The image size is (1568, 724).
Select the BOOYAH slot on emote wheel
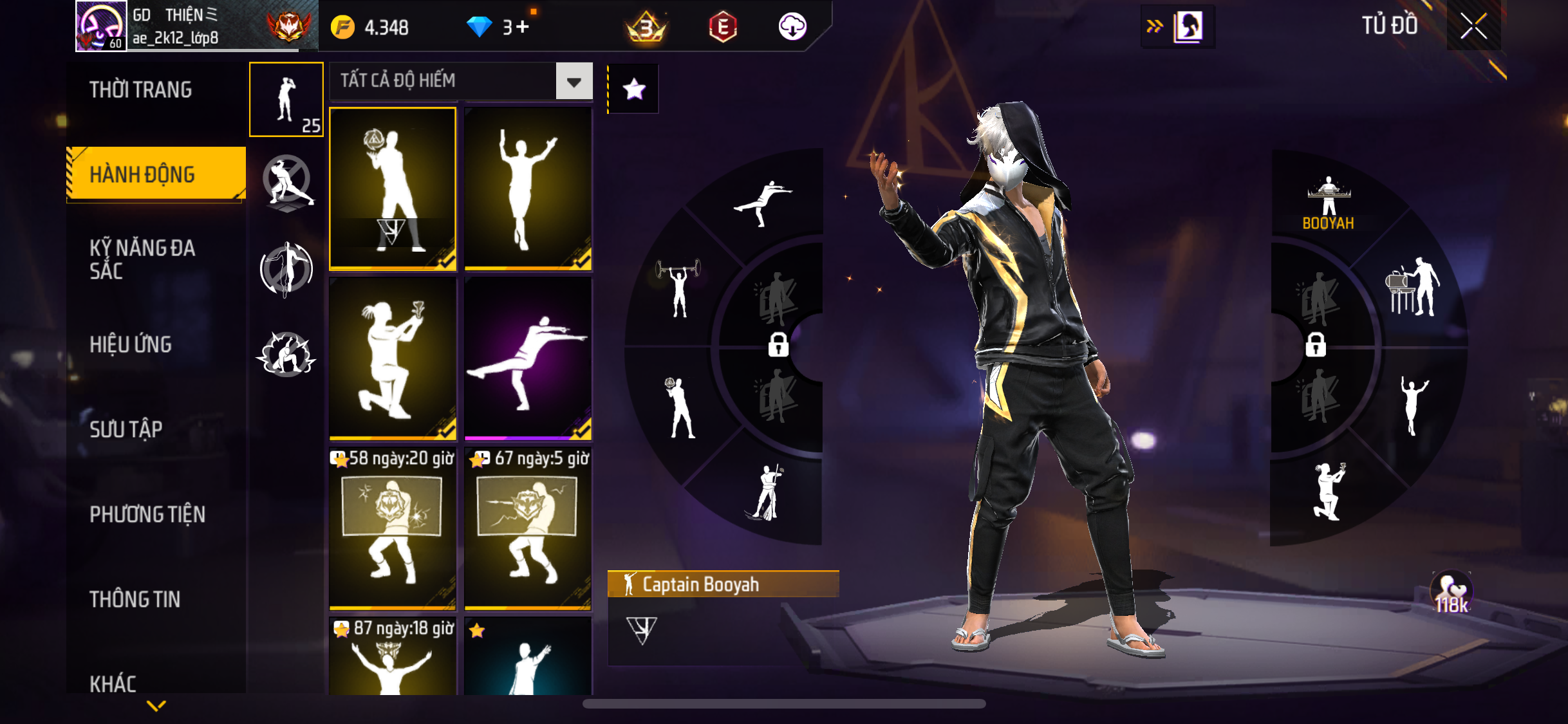pos(1328,203)
